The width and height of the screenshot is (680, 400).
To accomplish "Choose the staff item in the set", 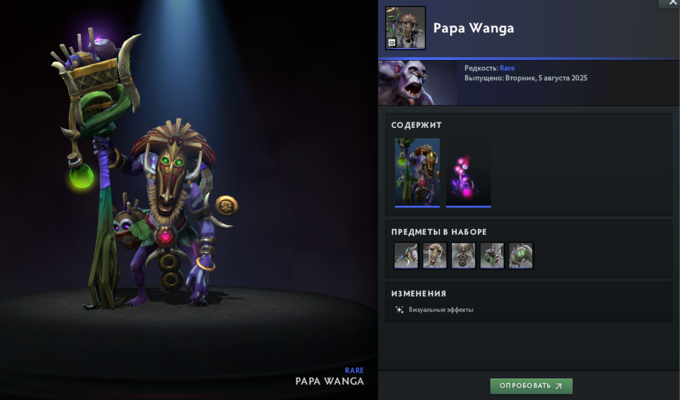I will (406, 255).
